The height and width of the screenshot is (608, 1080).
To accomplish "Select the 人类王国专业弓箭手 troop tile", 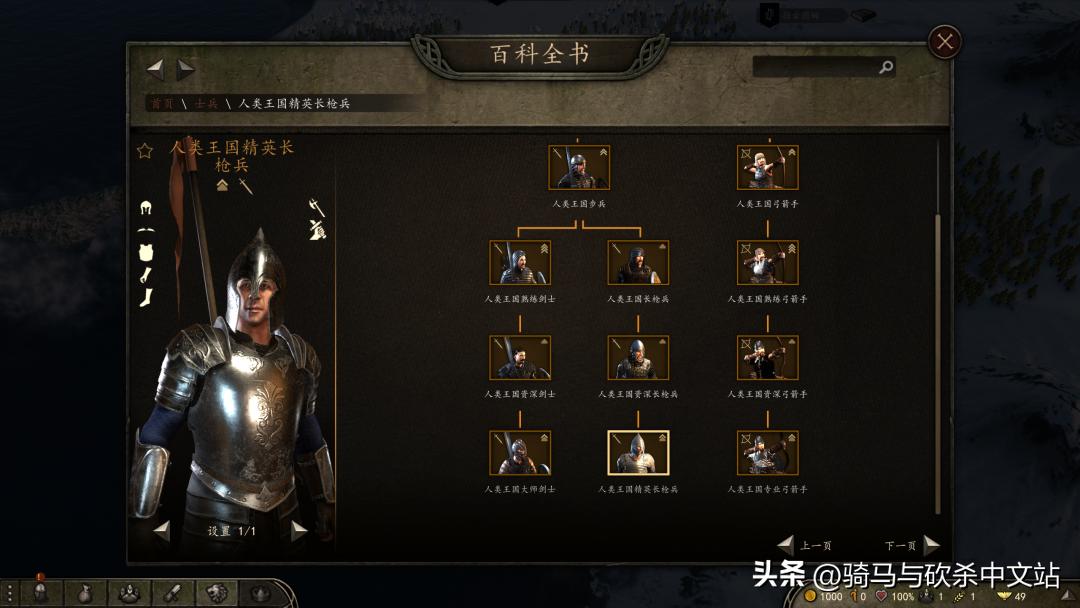I will pyautogui.click(x=767, y=452).
